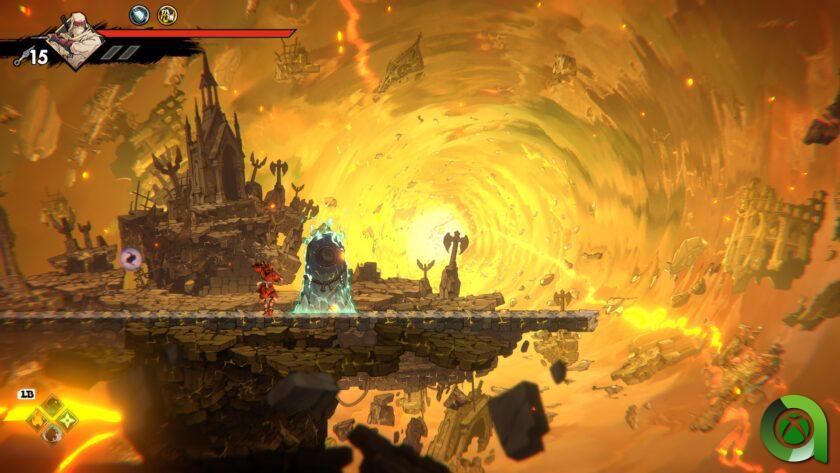This screenshot has height=473, width=840.
Task: Activate the shuriken ninpo skill diamond
Action: pyautogui.click(x=66, y=418)
